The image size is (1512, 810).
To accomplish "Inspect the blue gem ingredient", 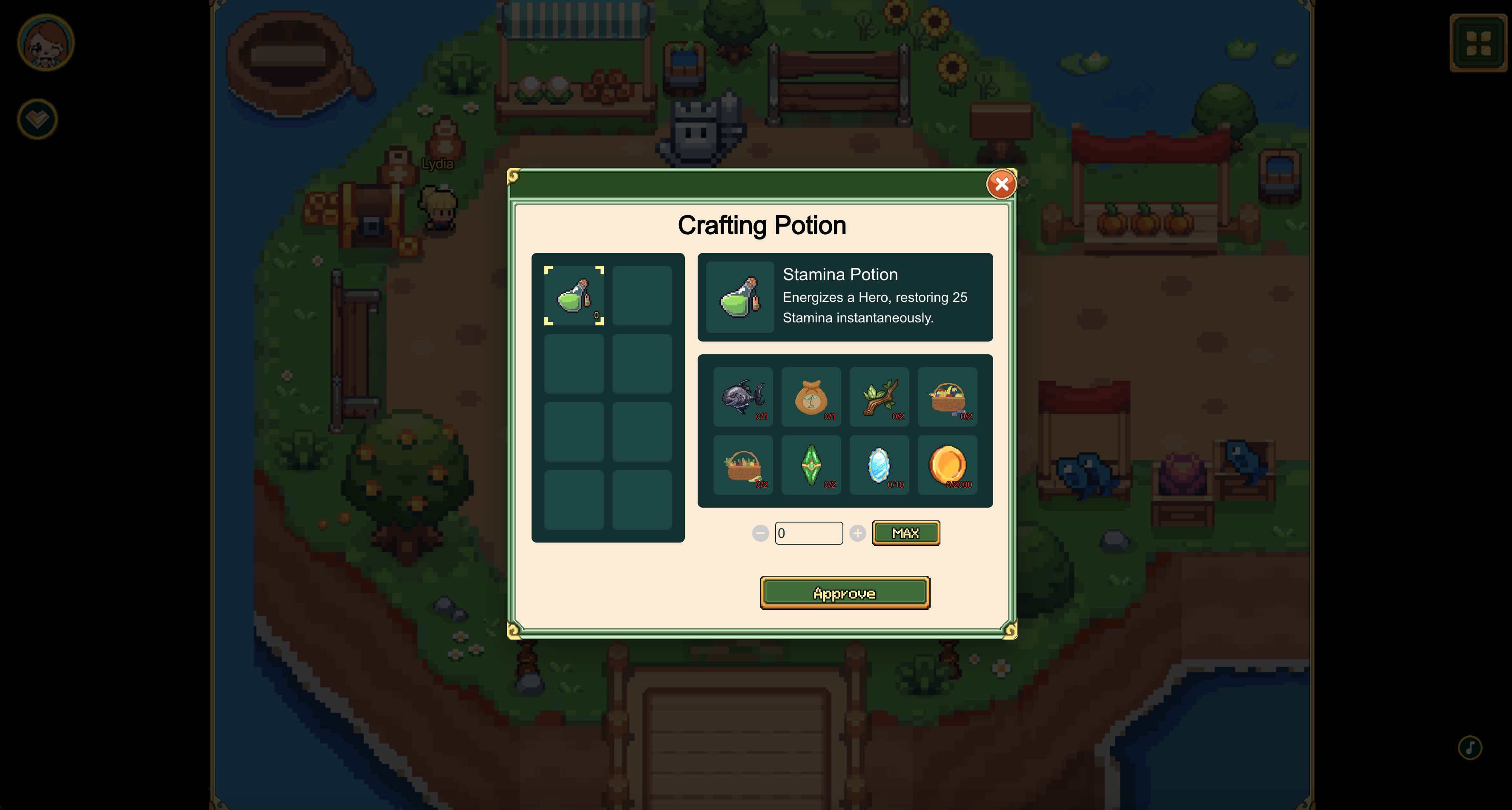I will [x=879, y=465].
